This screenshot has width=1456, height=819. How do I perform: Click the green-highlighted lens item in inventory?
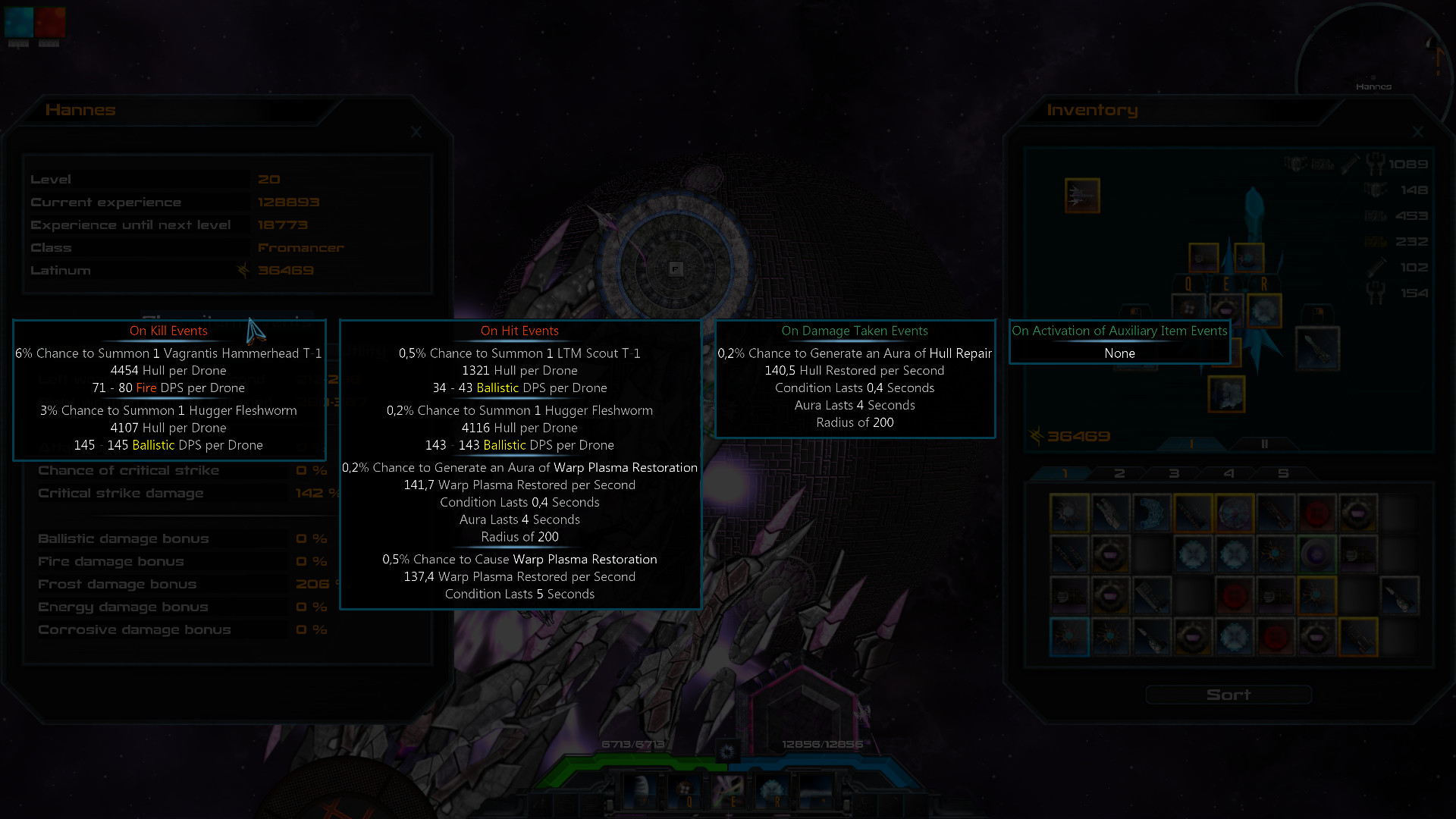click(x=1316, y=553)
